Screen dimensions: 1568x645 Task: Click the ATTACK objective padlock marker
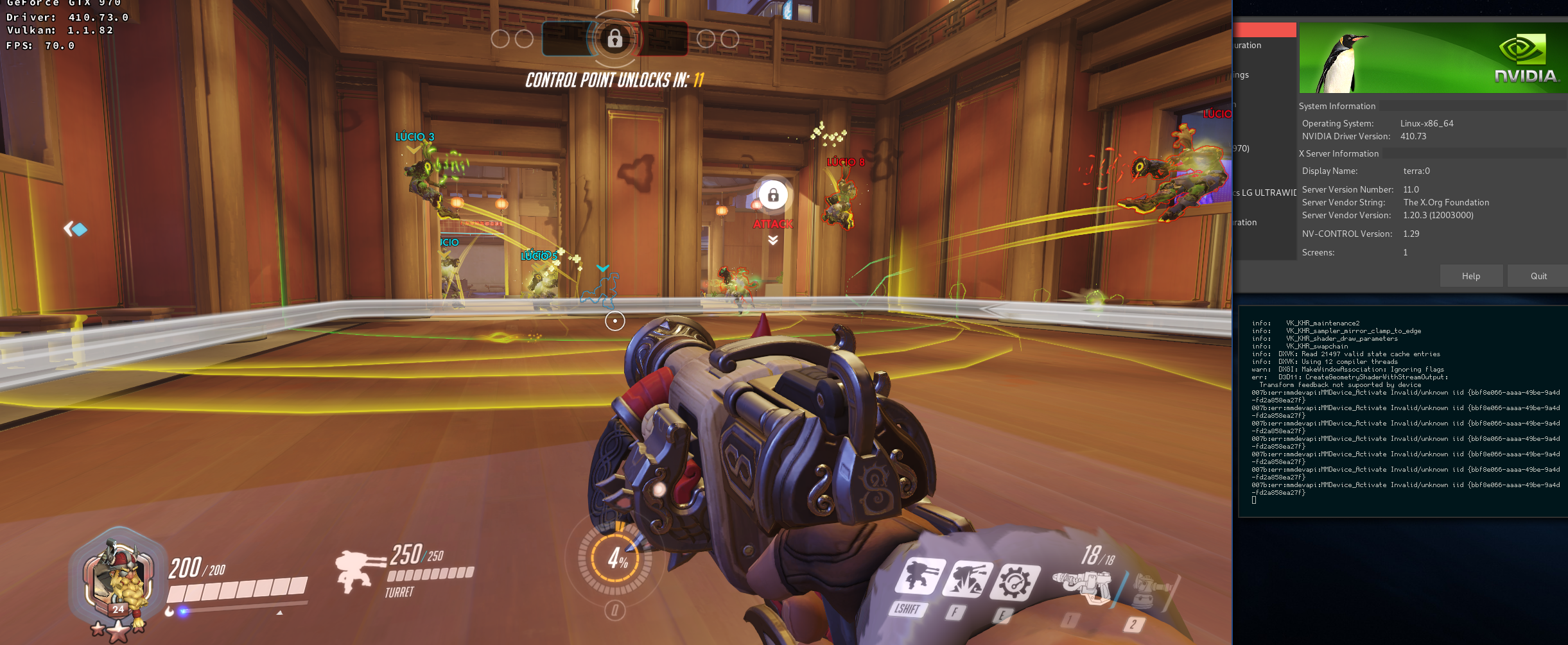pyautogui.click(x=772, y=196)
